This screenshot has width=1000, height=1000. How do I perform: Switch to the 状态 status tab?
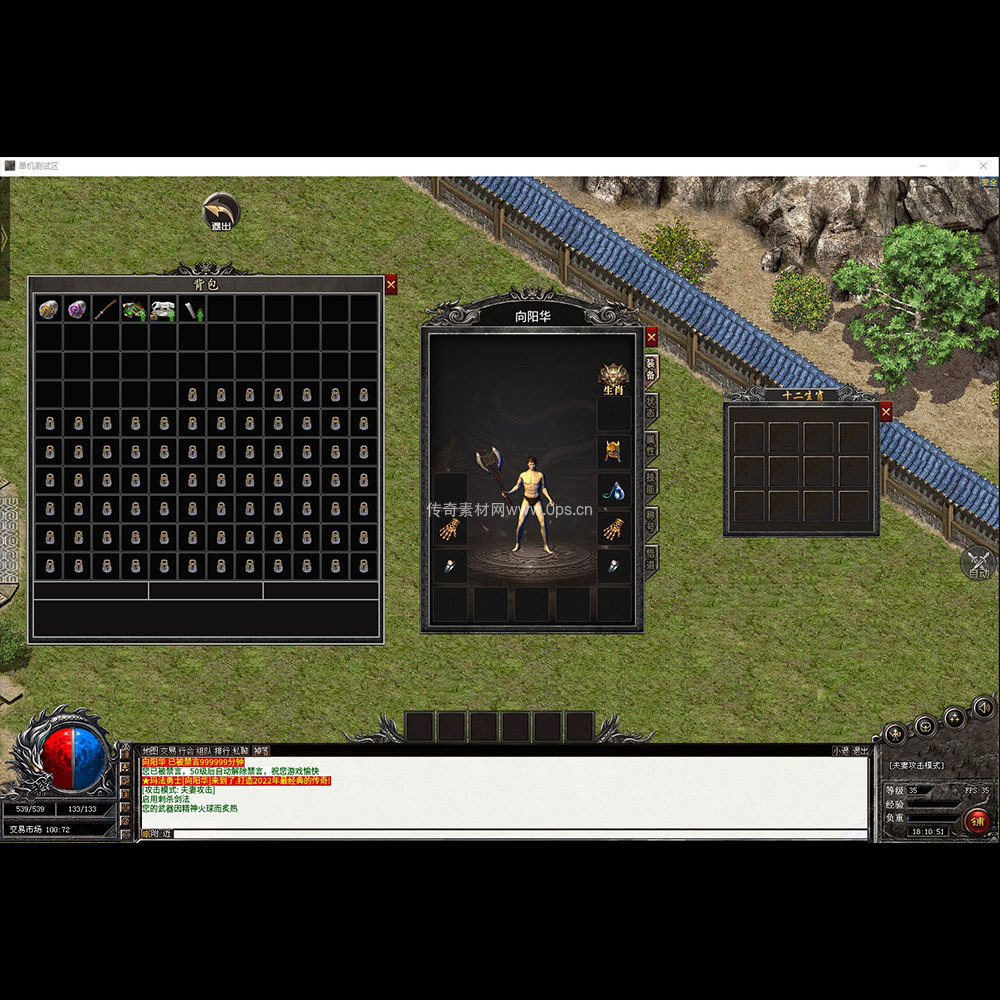click(x=651, y=406)
